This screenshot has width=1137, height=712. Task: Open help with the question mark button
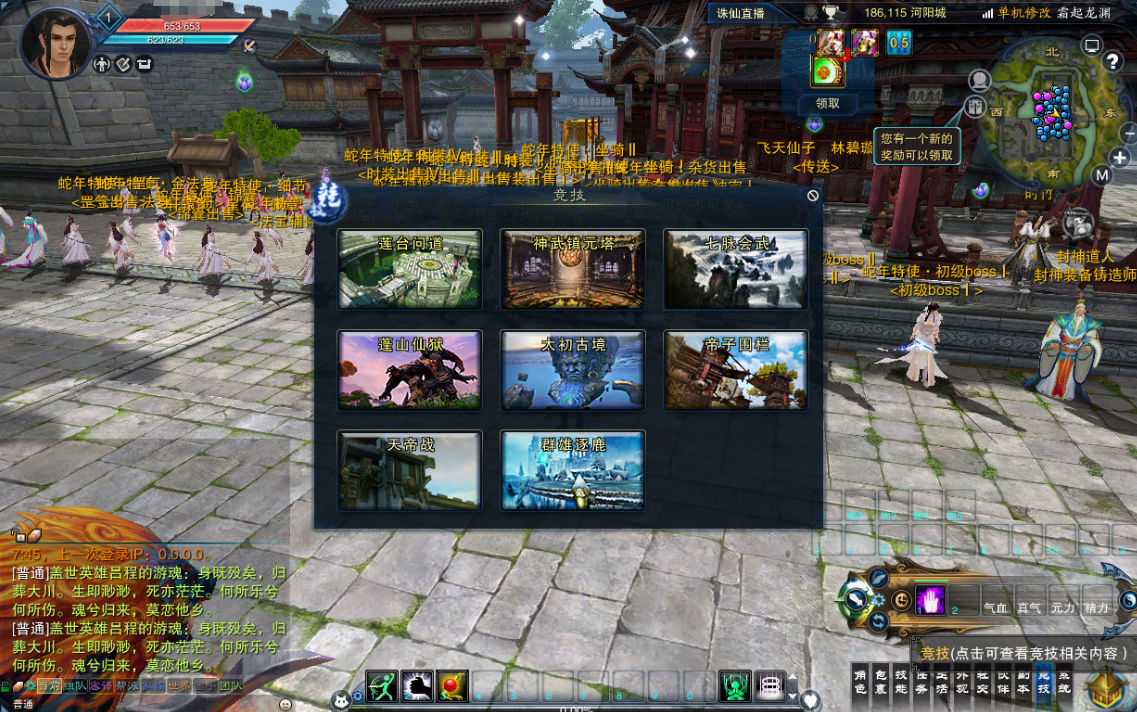pos(1112,62)
